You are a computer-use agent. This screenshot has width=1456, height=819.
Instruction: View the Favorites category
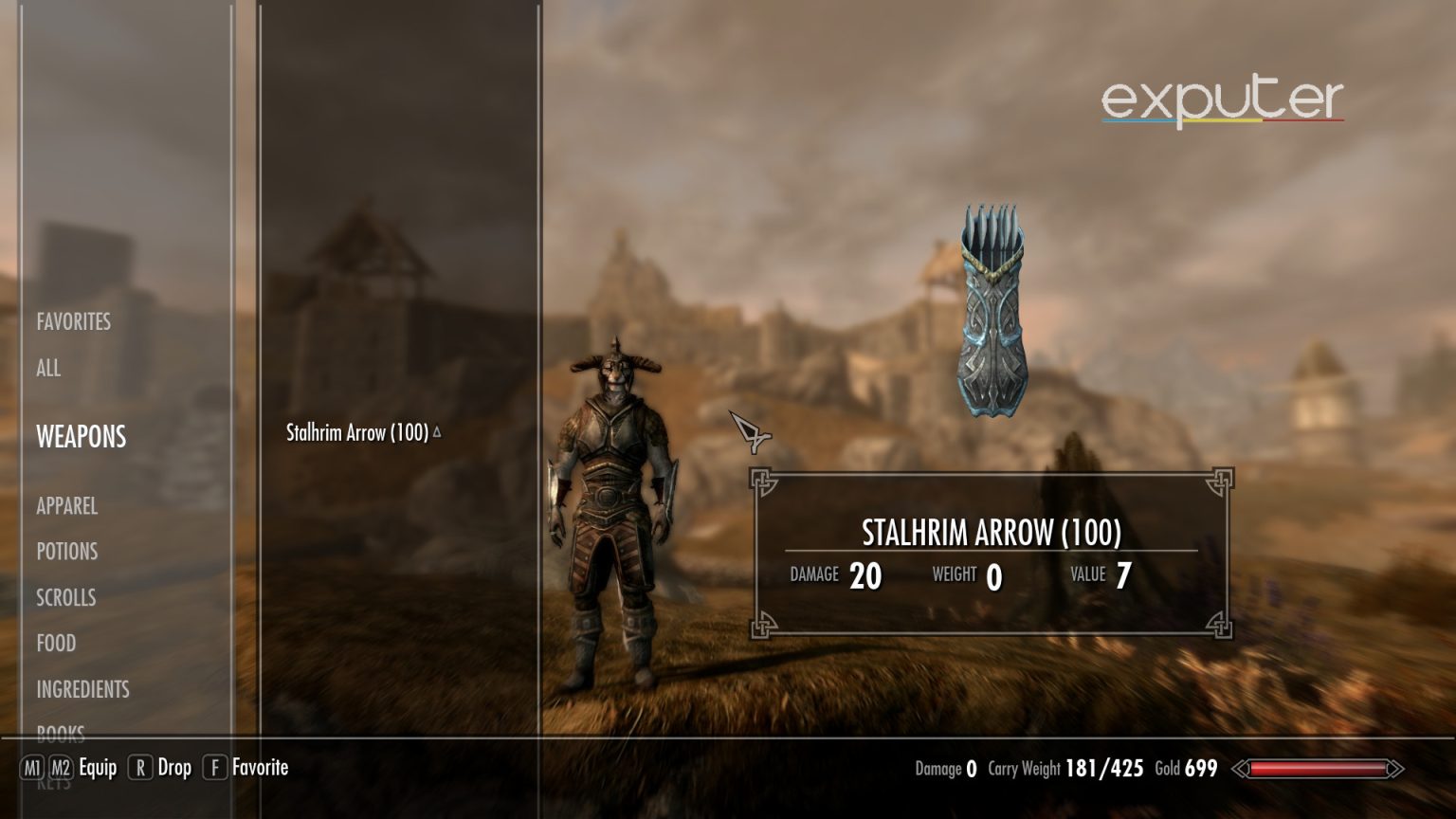click(x=73, y=321)
